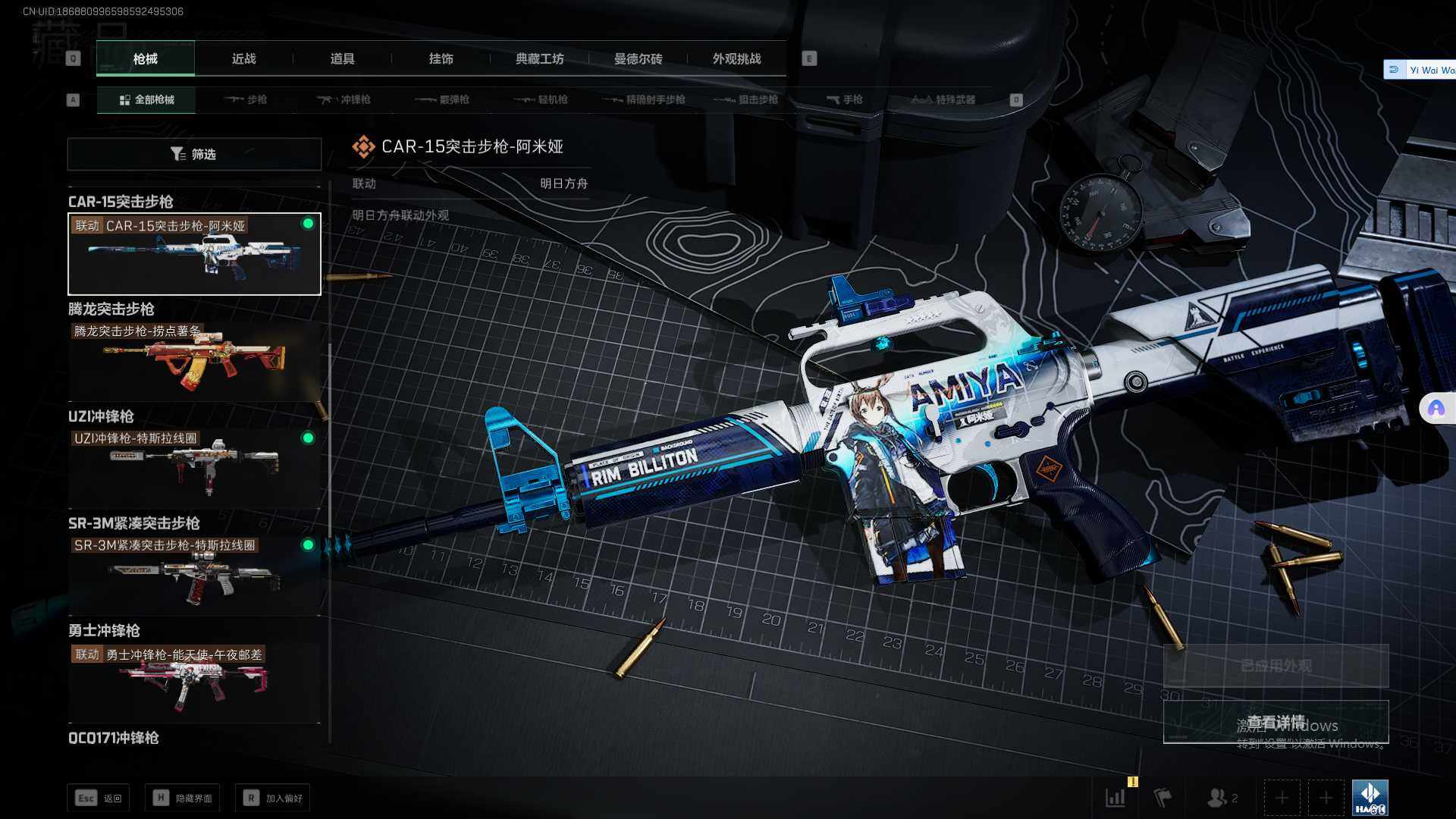The height and width of the screenshot is (819, 1456).
Task: Click the blue player avatar badge
Action: (1370, 798)
